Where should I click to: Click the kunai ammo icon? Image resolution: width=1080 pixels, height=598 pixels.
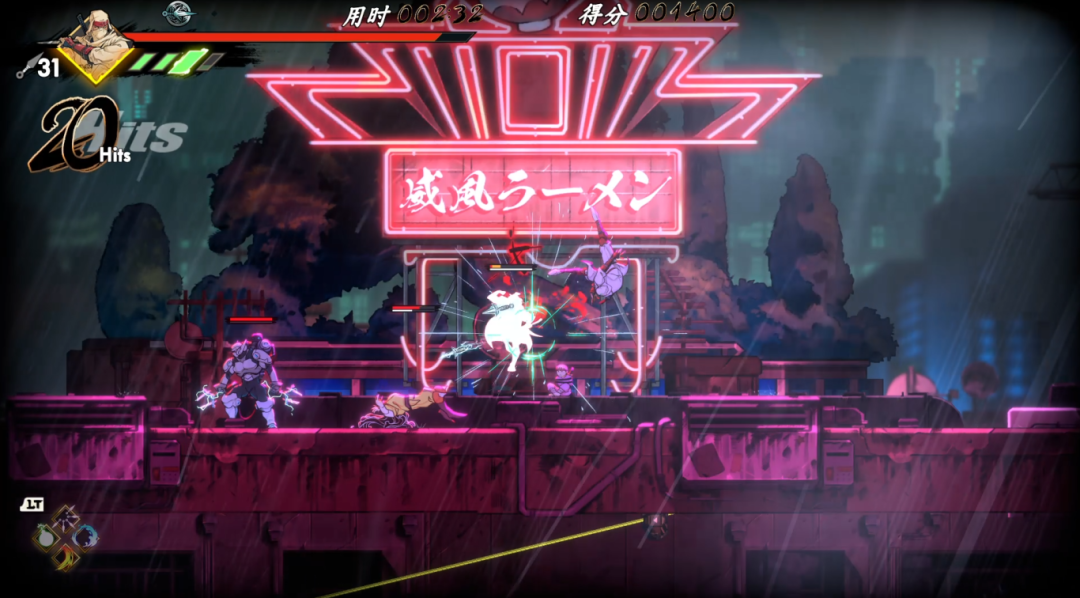click(x=25, y=68)
